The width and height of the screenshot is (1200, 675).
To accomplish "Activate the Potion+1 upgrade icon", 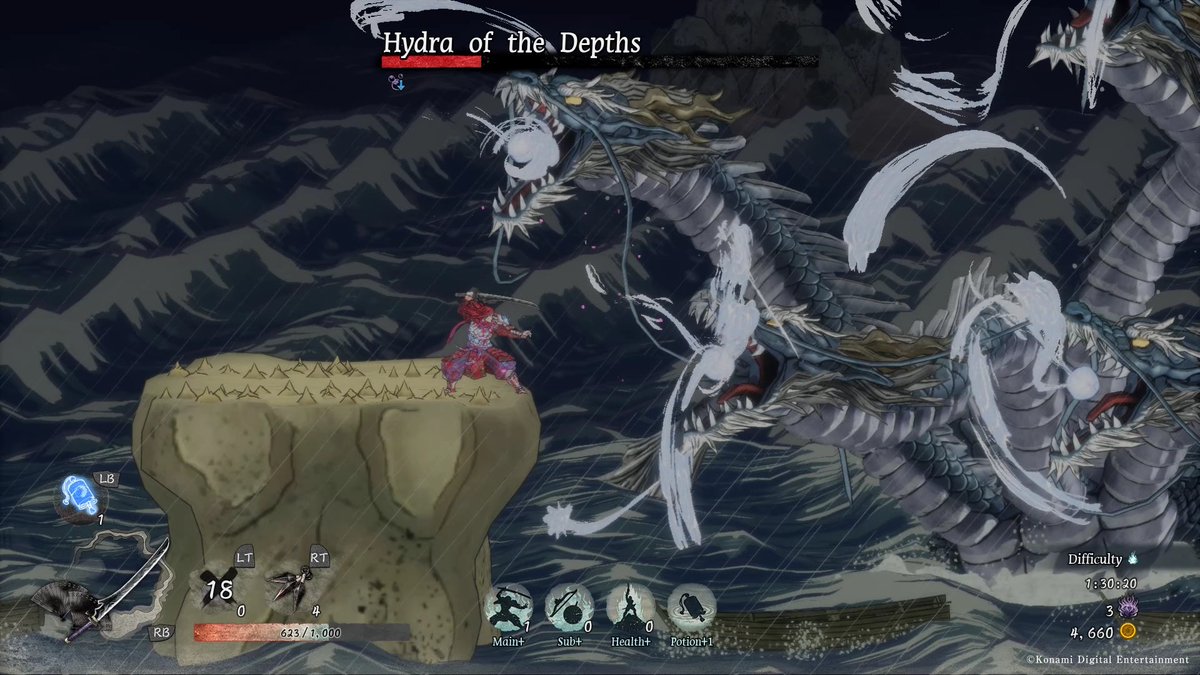I will click(x=691, y=606).
